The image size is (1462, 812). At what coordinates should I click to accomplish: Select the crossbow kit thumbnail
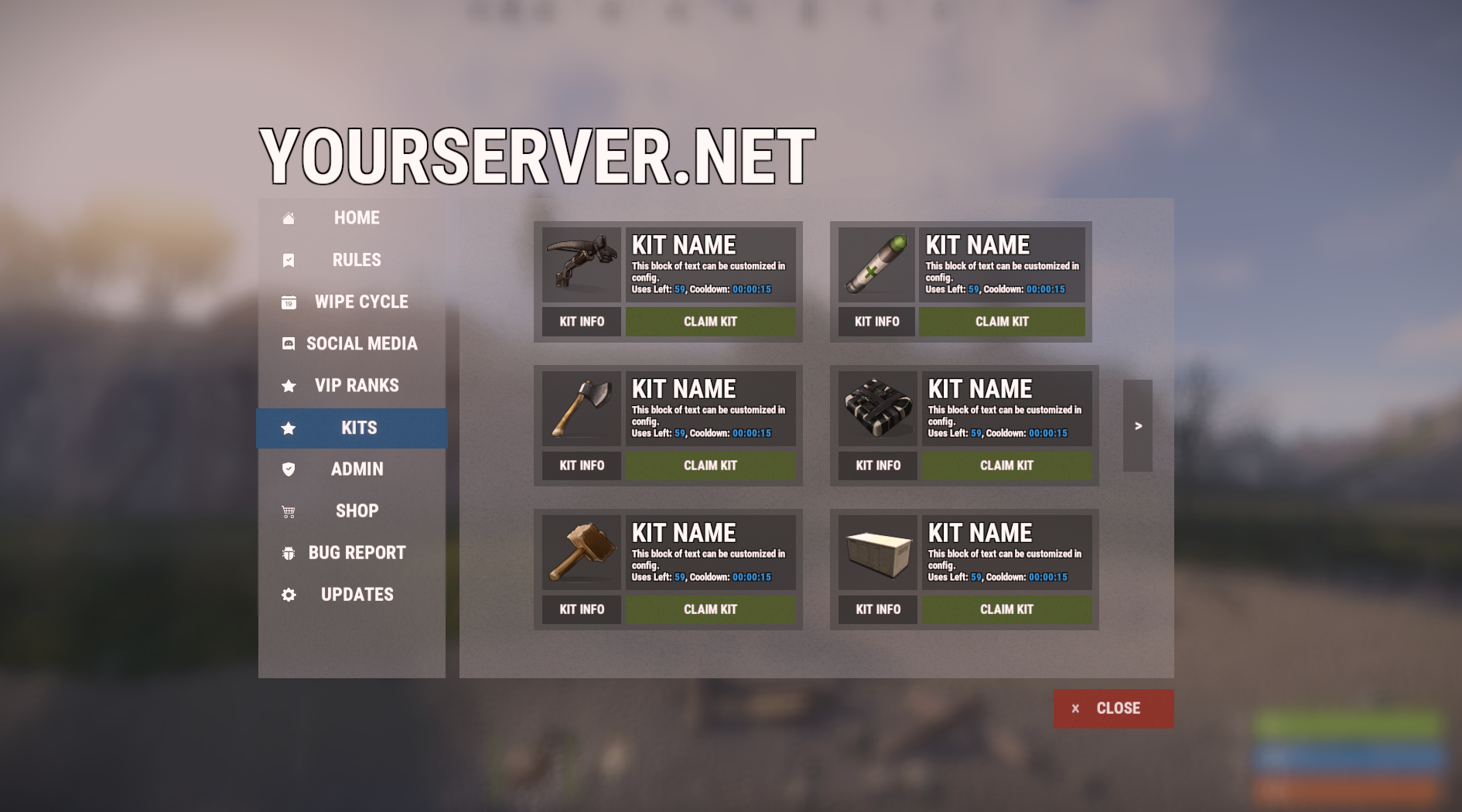tap(582, 264)
